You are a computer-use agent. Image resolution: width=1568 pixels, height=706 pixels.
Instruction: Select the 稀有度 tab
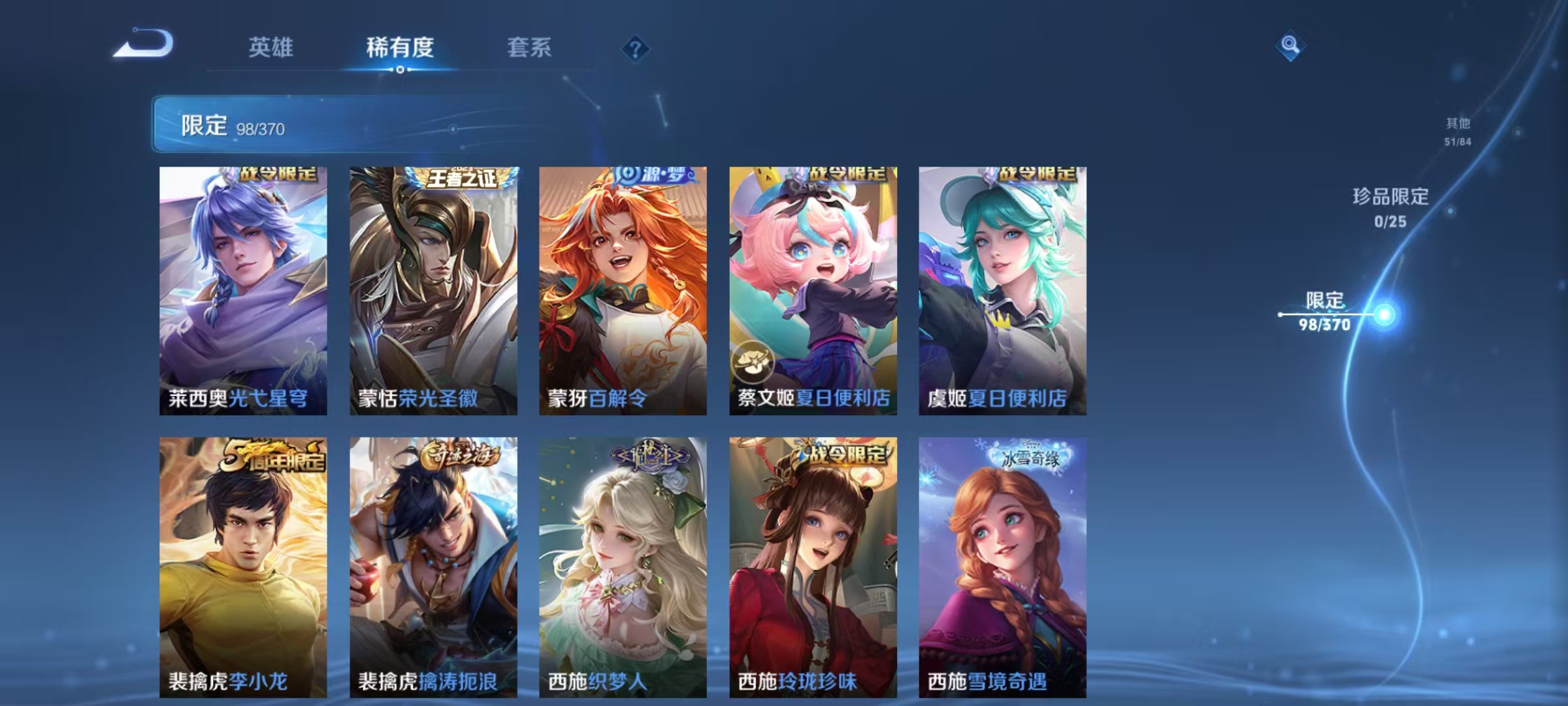click(x=401, y=47)
